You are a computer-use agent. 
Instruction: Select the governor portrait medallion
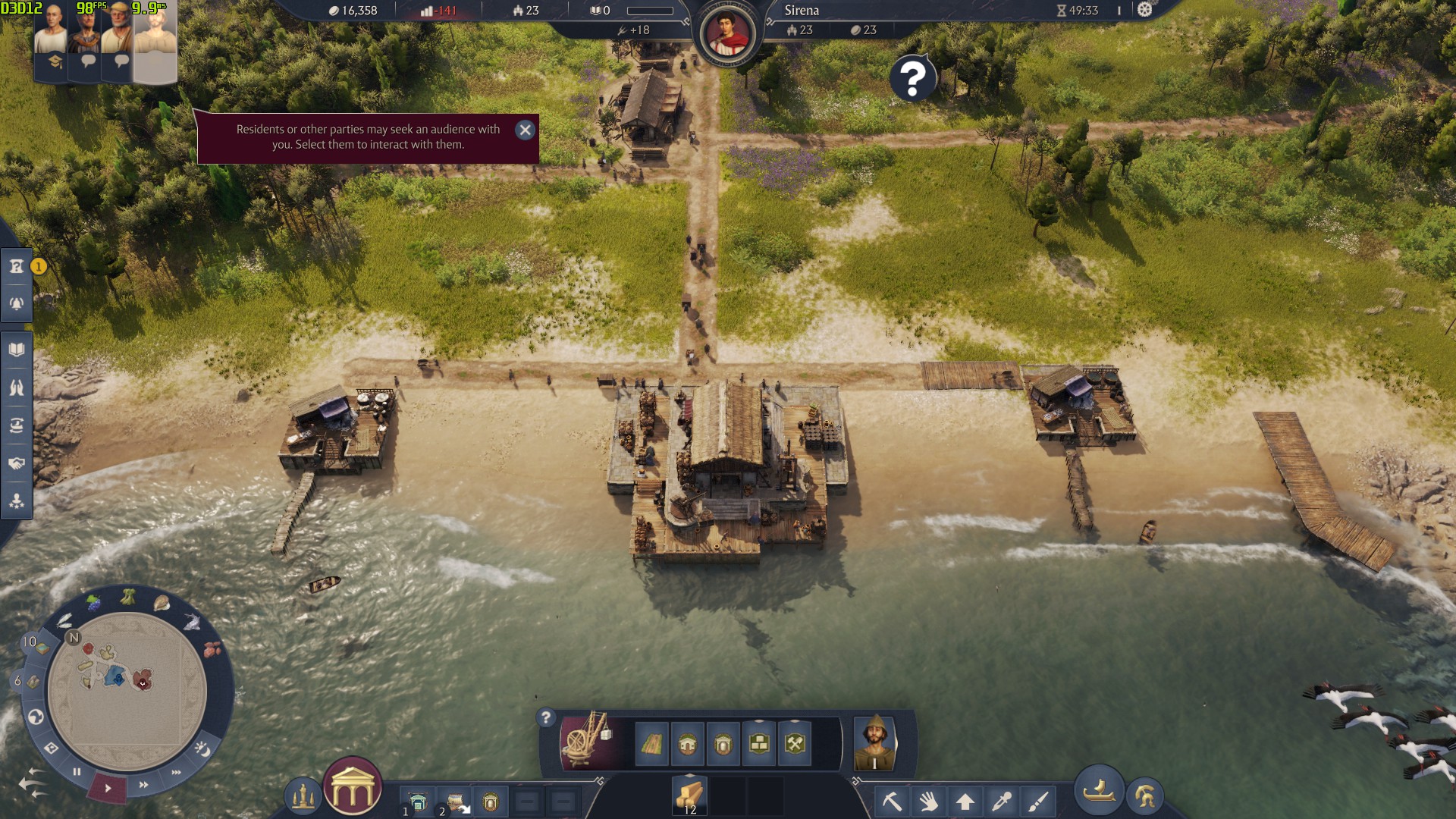click(x=727, y=34)
